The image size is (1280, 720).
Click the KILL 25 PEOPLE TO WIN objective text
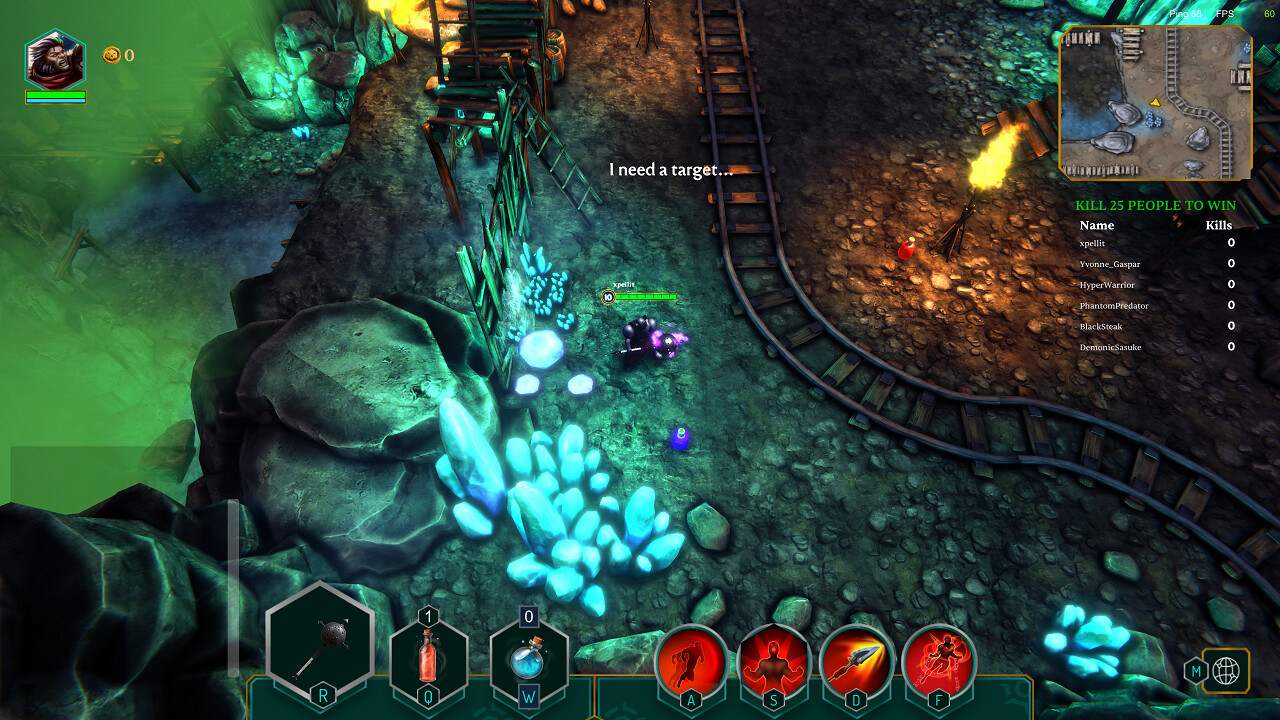click(1156, 204)
